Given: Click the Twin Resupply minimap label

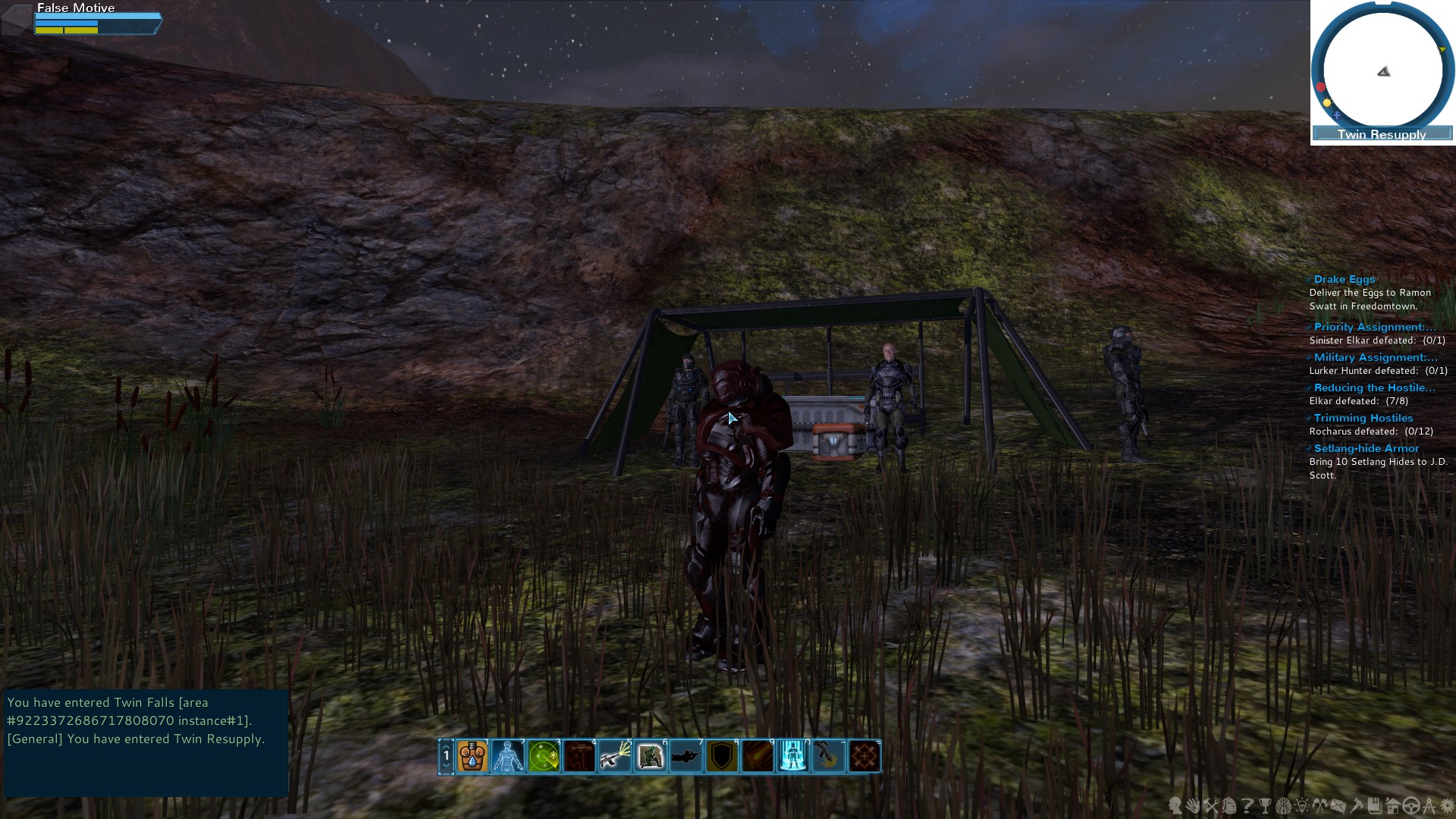Looking at the screenshot, I should [x=1380, y=134].
